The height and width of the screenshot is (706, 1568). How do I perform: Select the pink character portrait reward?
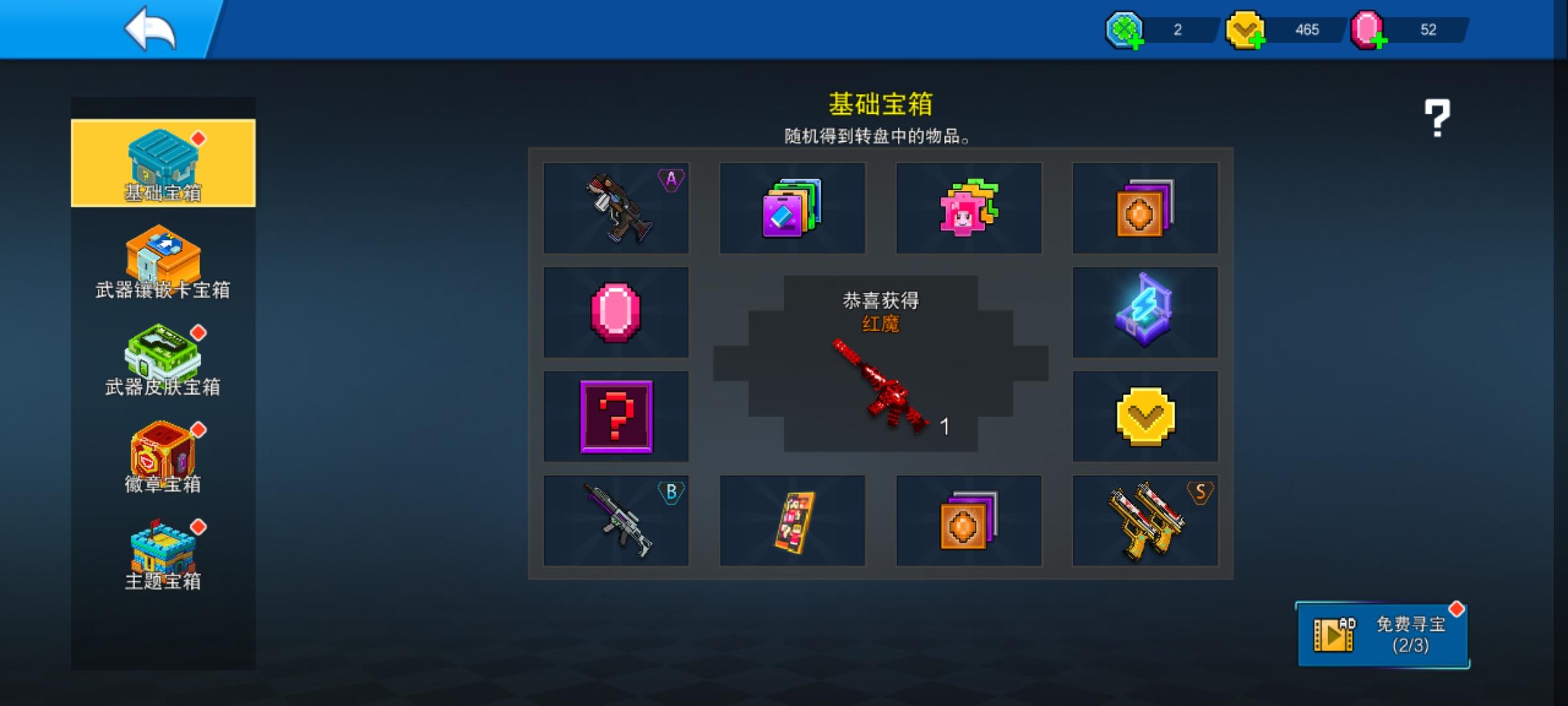pos(969,208)
